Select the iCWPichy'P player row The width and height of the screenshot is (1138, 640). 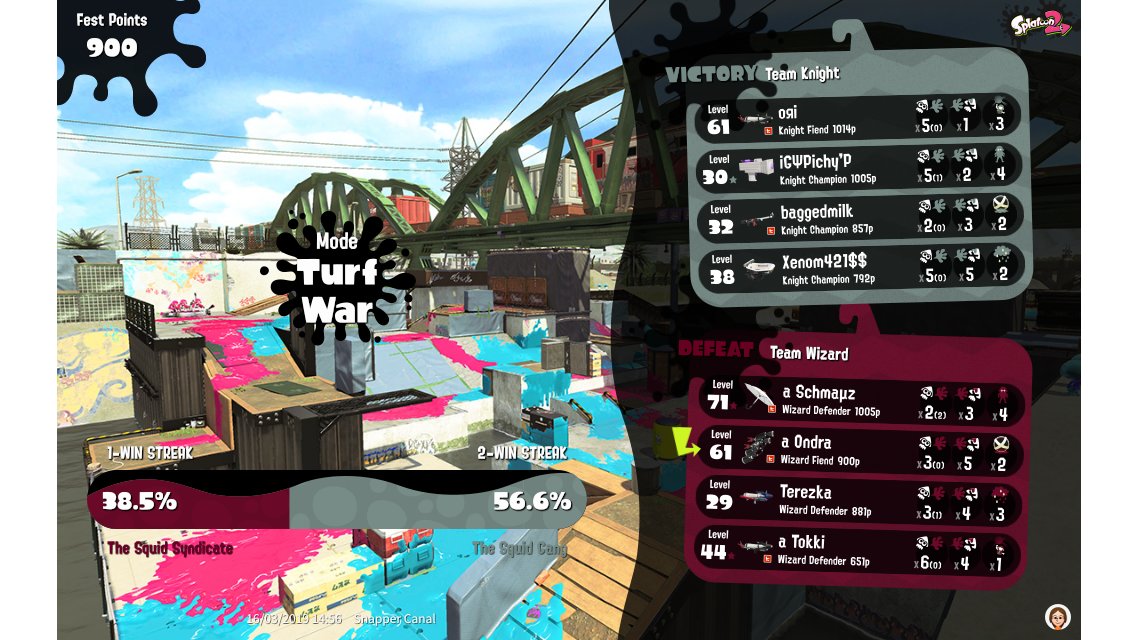click(858, 166)
